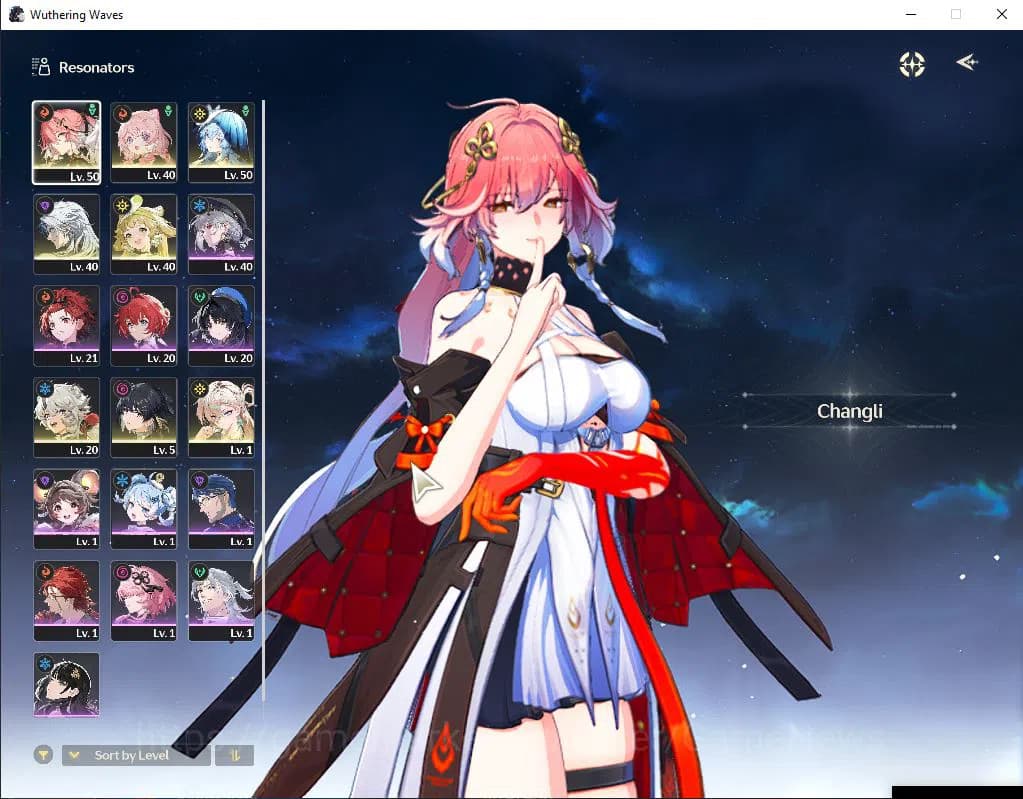
Task: Select the black-haired resonator at Lv. 5
Action: (144, 416)
